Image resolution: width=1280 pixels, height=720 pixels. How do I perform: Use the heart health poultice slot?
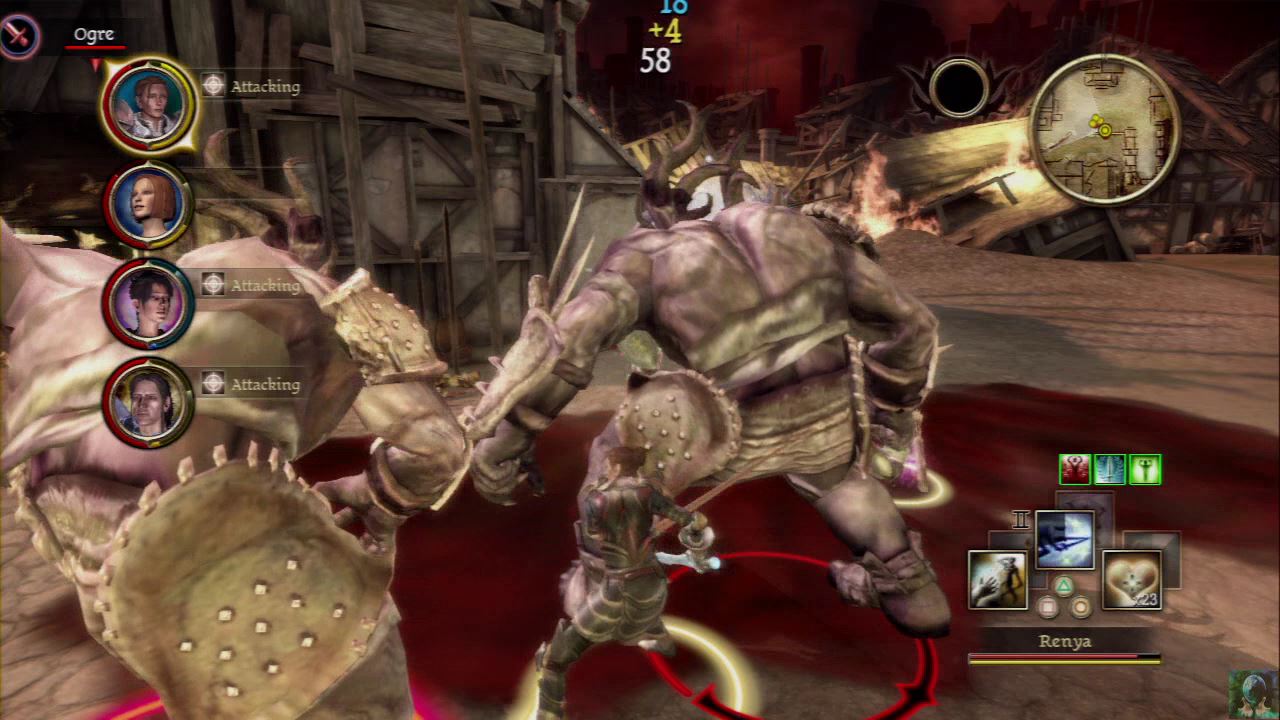click(x=1131, y=580)
